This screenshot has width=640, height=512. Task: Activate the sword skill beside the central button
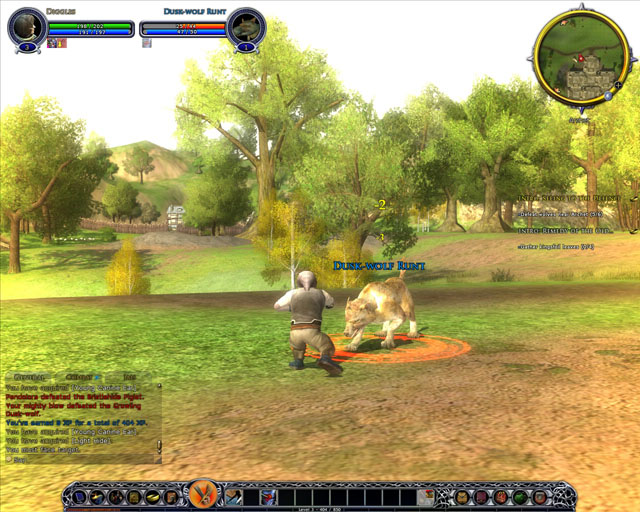point(233,496)
